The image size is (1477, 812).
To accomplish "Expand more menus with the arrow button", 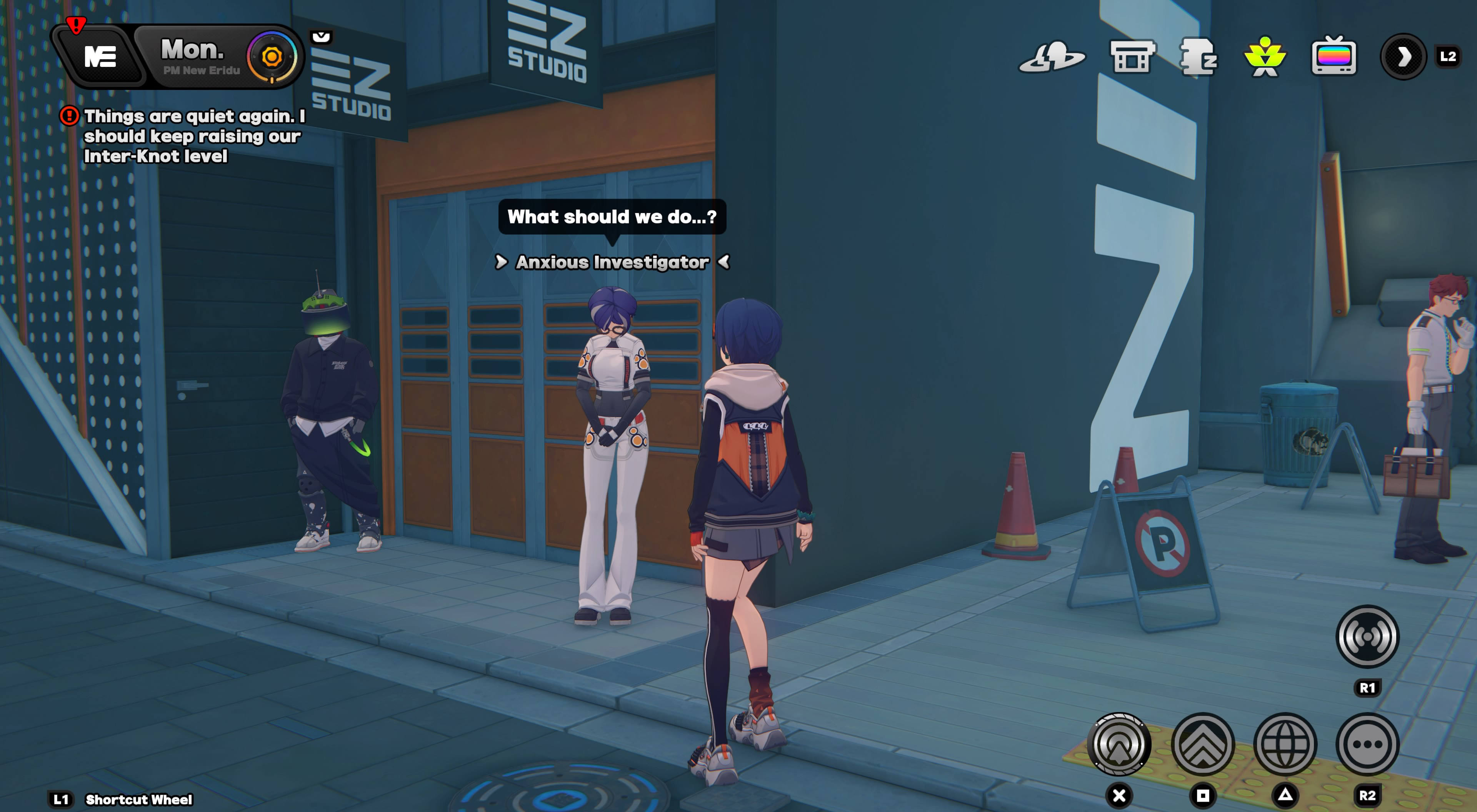I will [x=1403, y=57].
